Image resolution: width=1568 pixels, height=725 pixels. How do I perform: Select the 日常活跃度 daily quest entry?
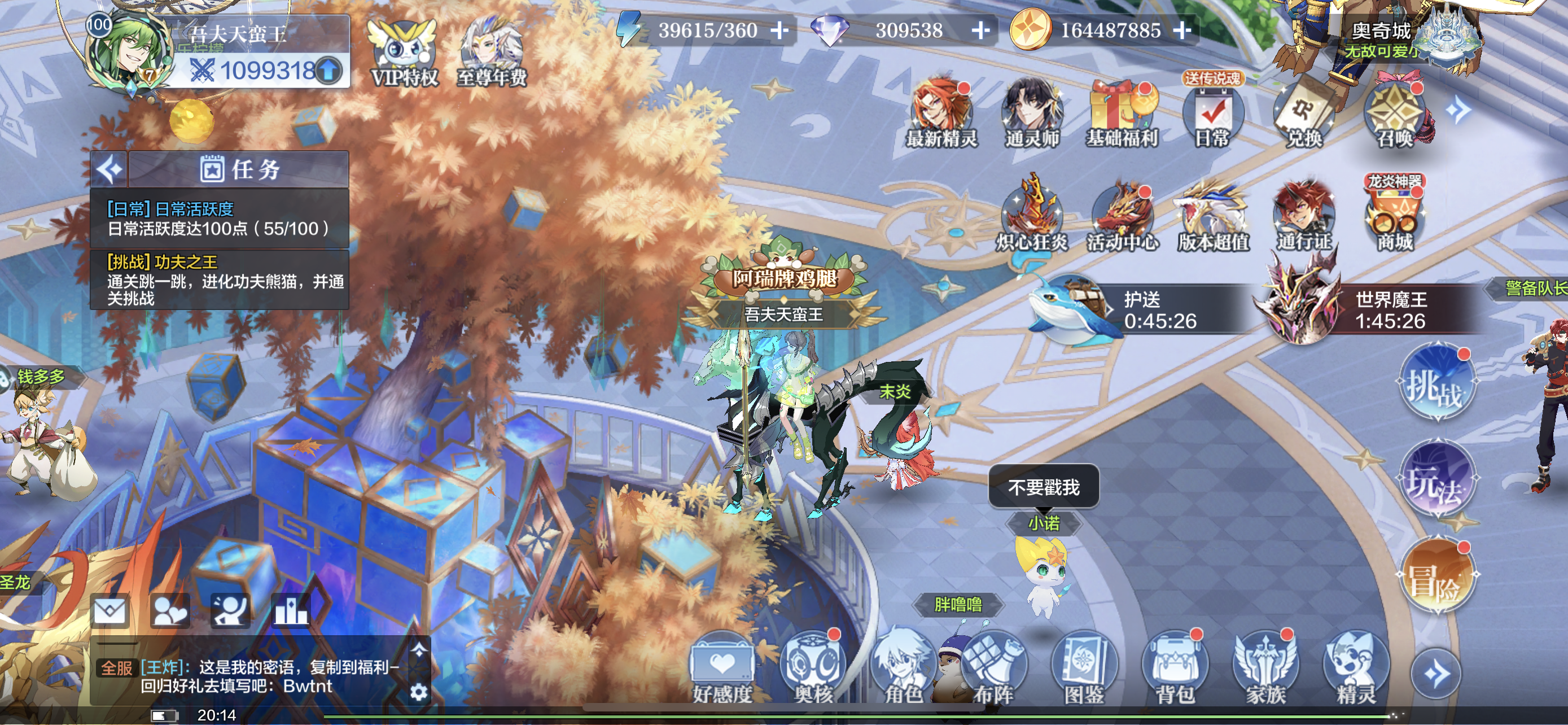pyautogui.click(x=219, y=219)
